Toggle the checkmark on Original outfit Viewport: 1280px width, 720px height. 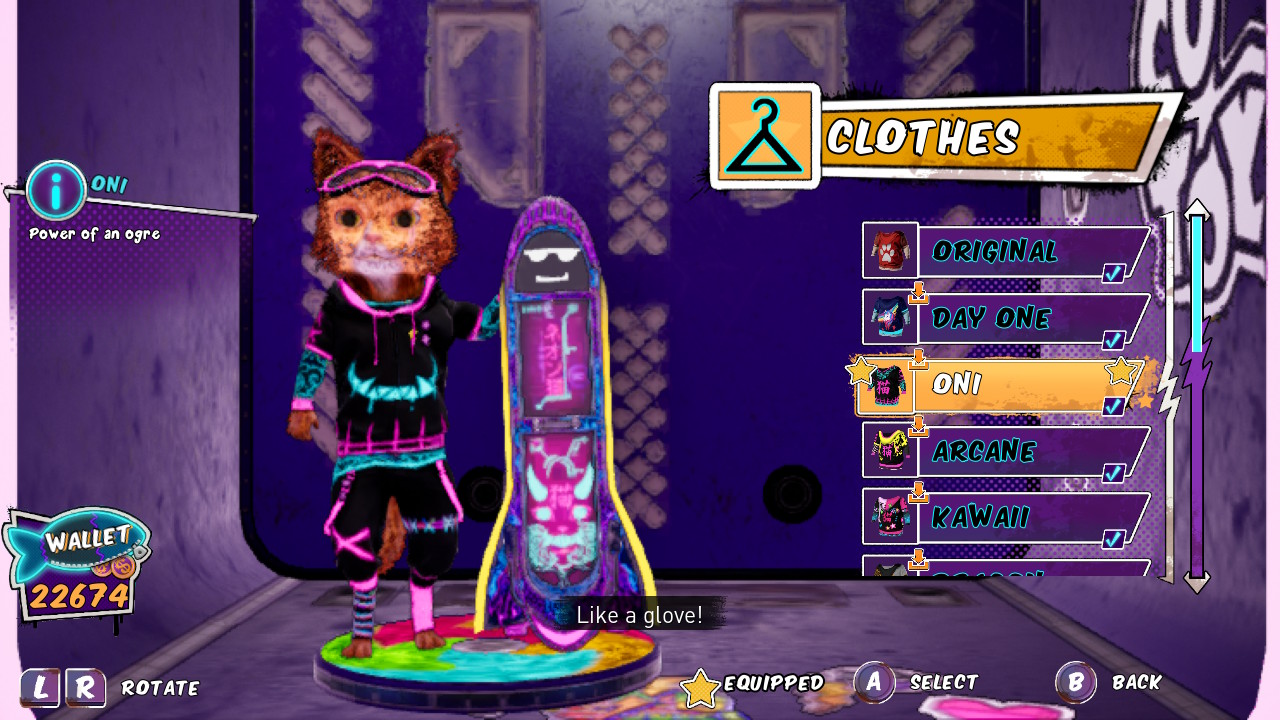click(x=1113, y=273)
